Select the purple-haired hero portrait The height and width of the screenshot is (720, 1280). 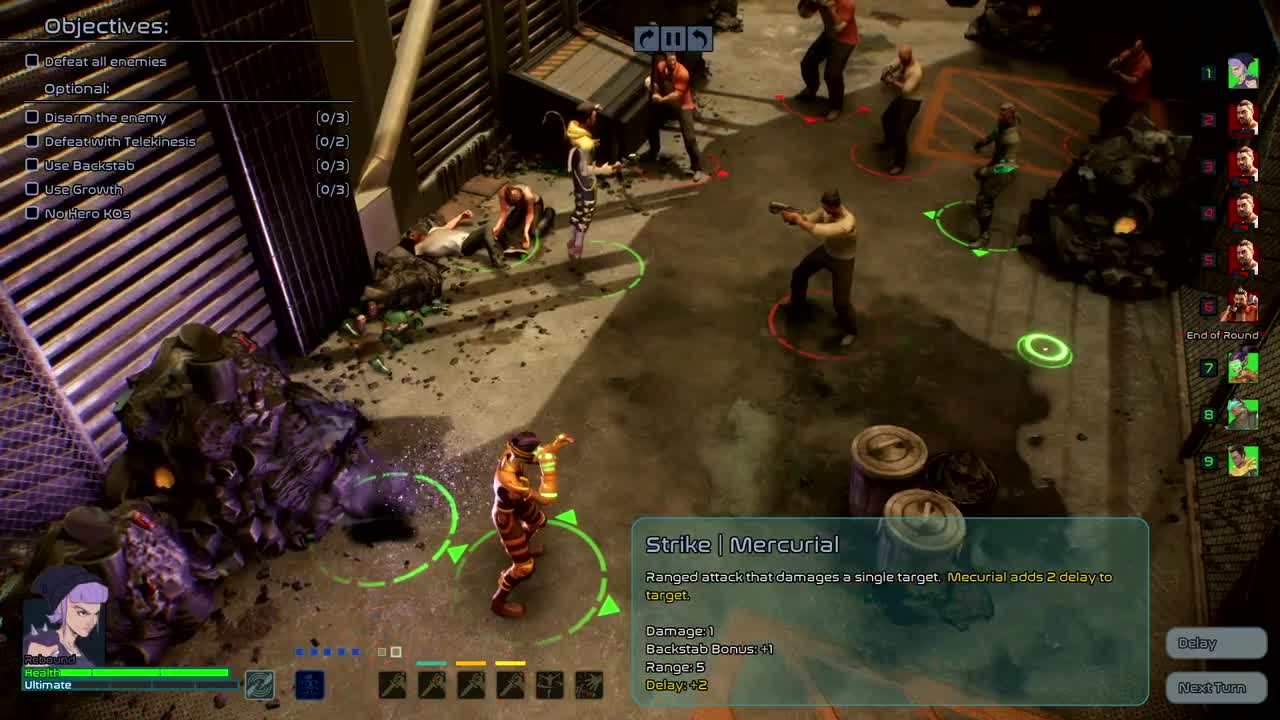[65, 615]
